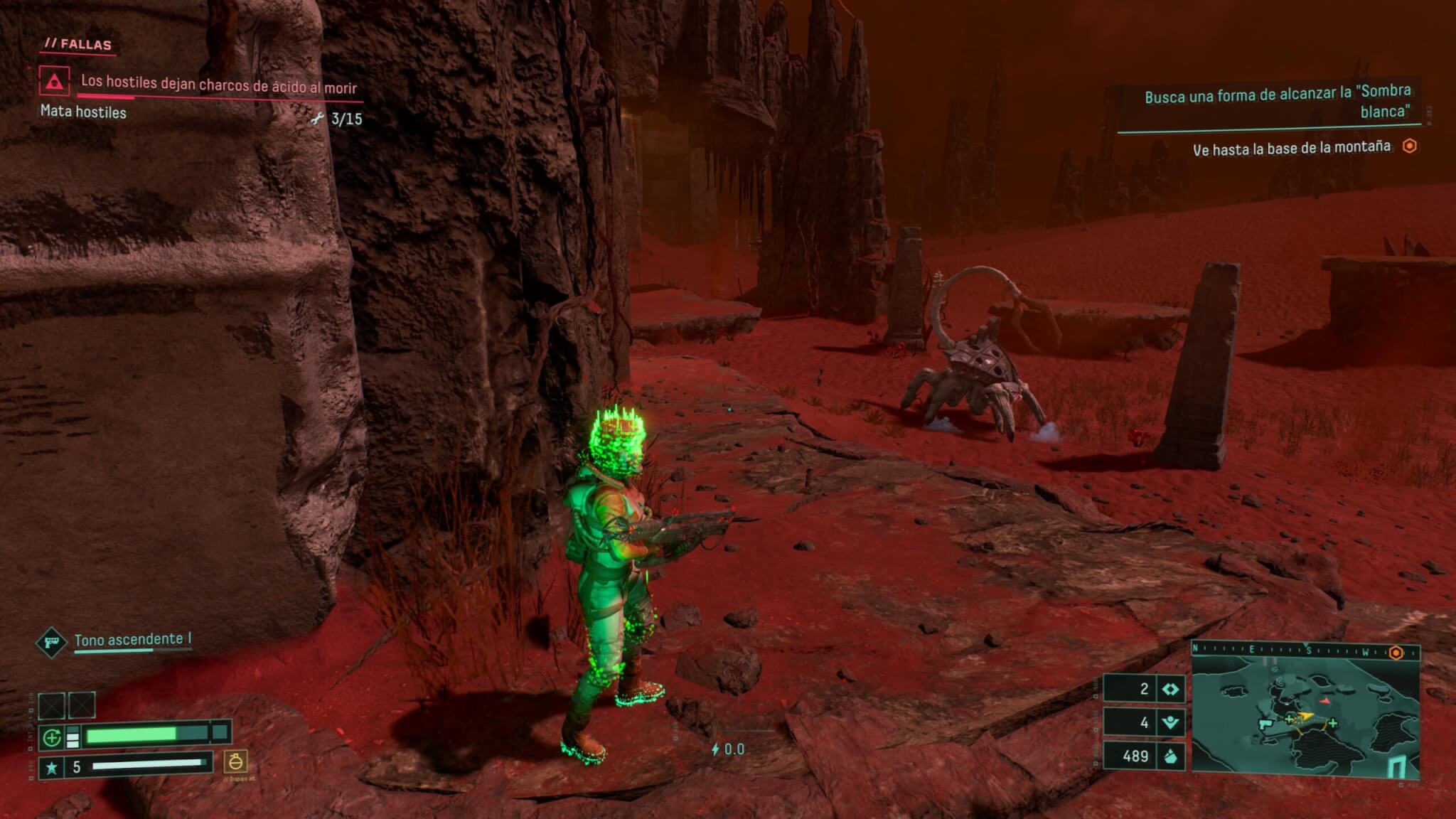
Task: Click the pistol weapon marker on the minimap
Action: tap(1266, 724)
